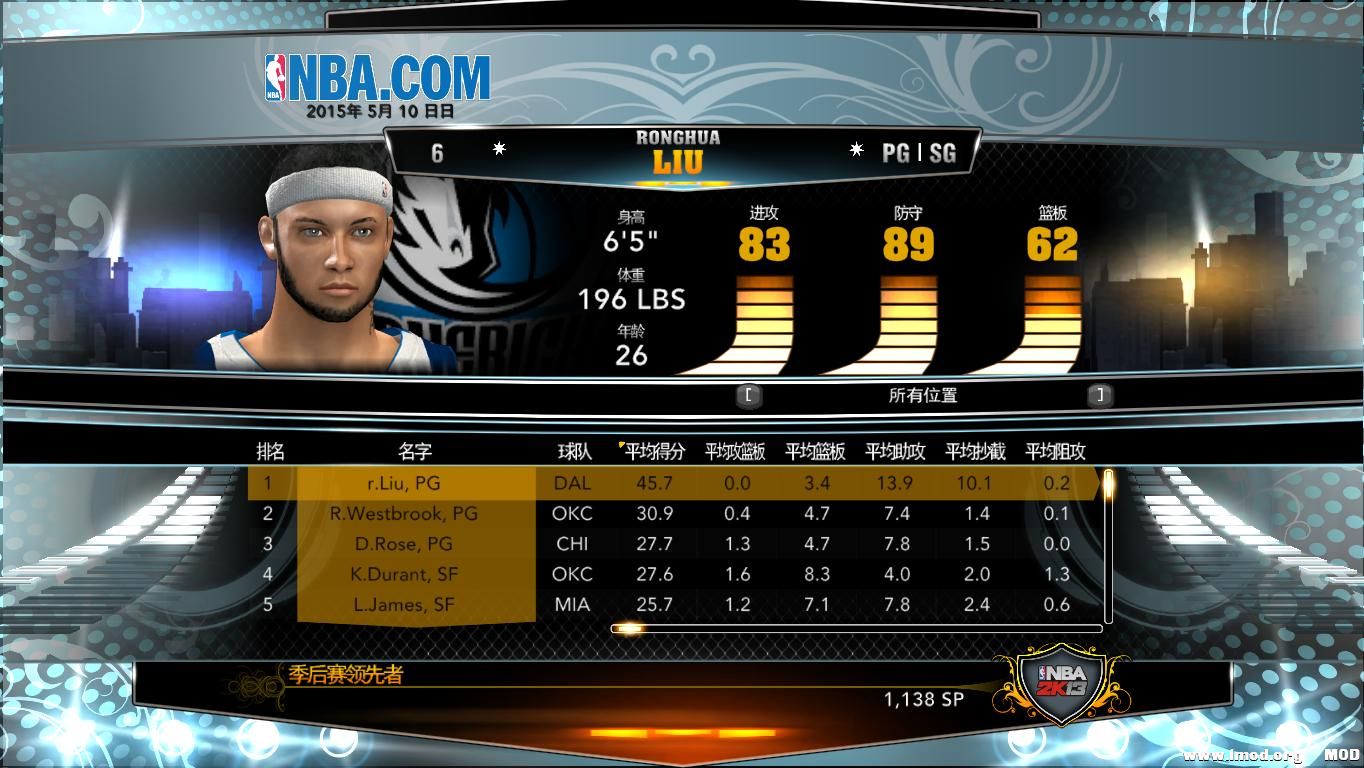Click the star icon left of LIU
This screenshot has width=1364, height=768.
point(497,150)
